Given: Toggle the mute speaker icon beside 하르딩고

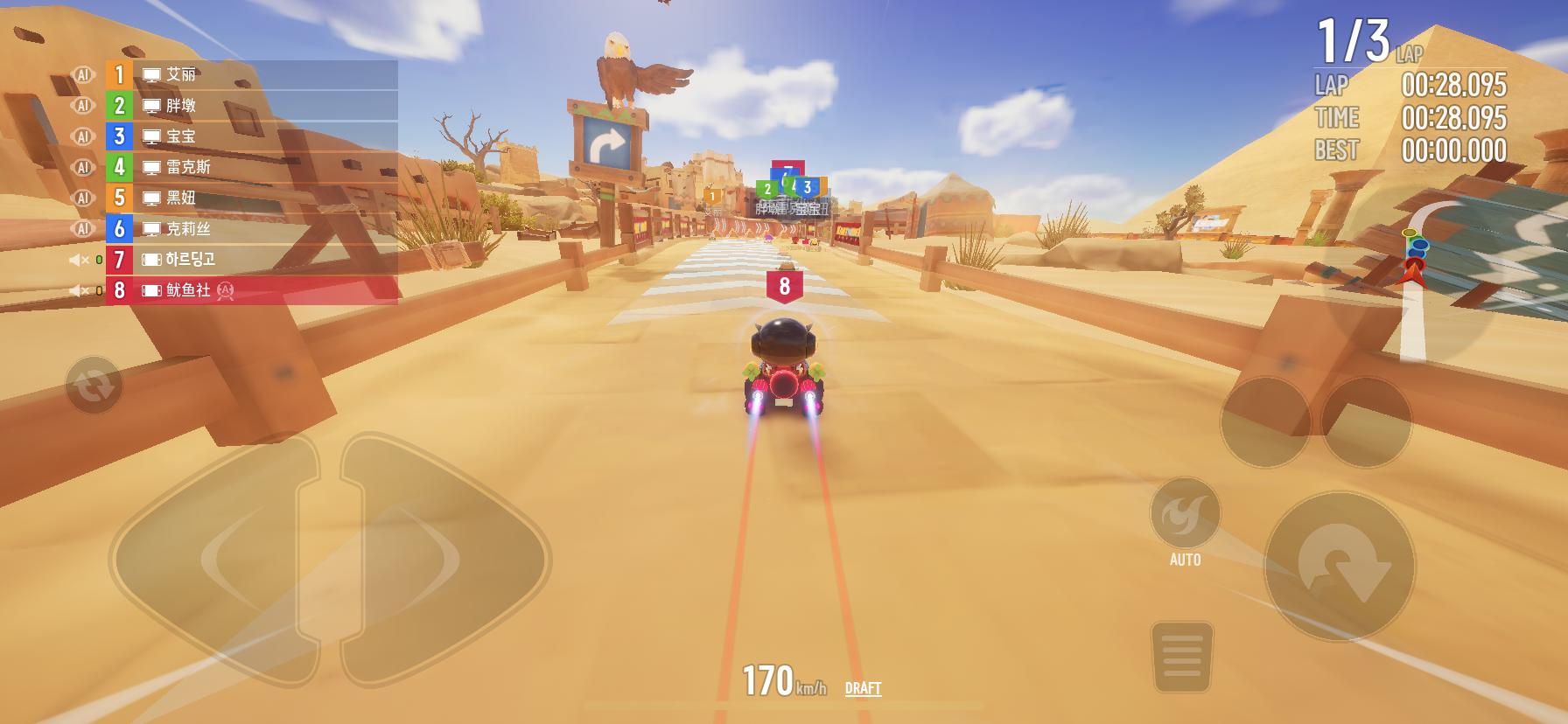Looking at the screenshot, I should coord(79,260).
